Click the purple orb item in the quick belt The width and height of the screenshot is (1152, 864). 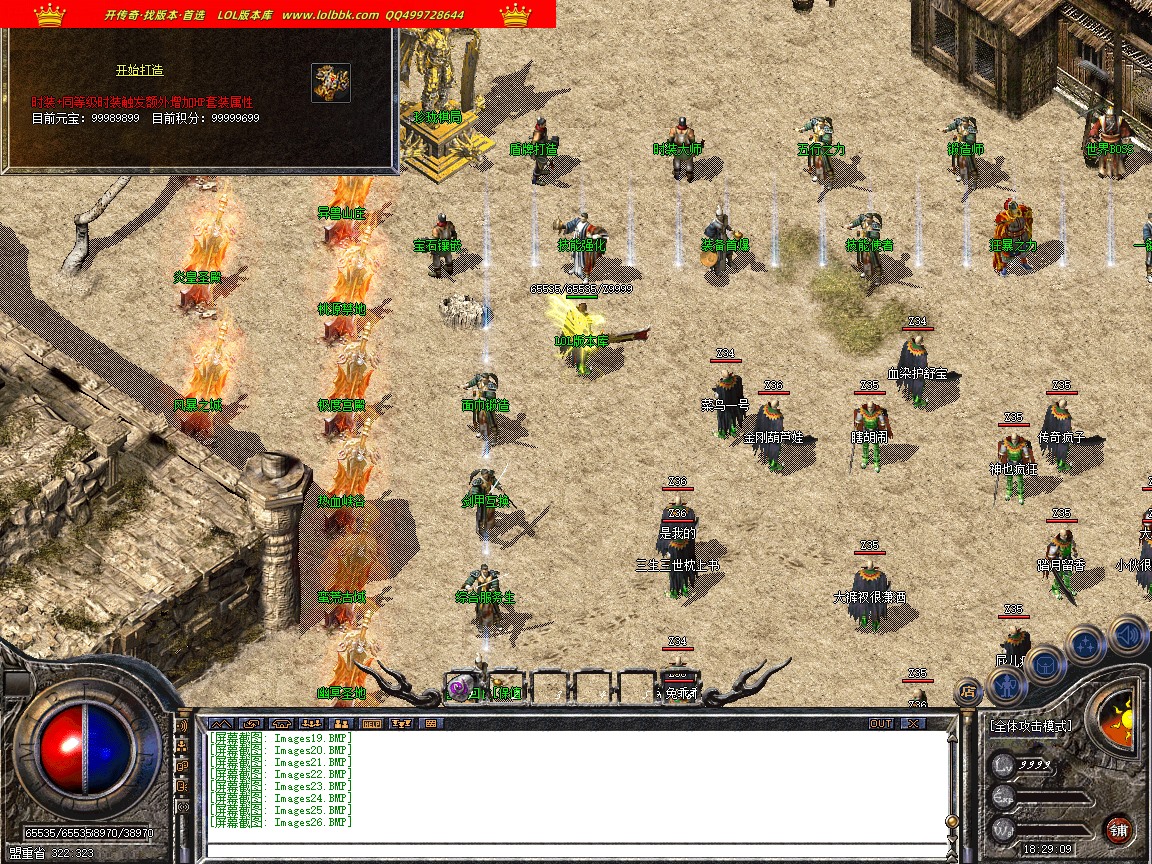[x=458, y=689]
